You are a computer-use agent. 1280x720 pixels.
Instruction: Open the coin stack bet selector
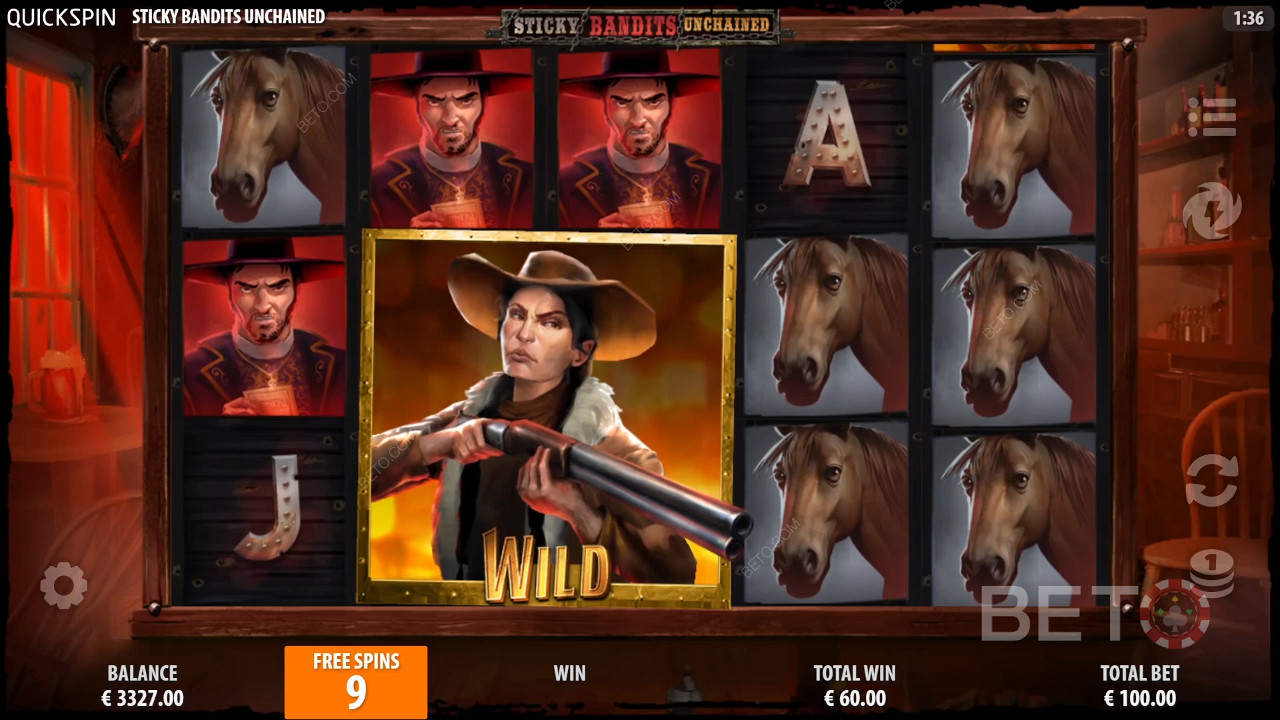click(x=1212, y=574)
